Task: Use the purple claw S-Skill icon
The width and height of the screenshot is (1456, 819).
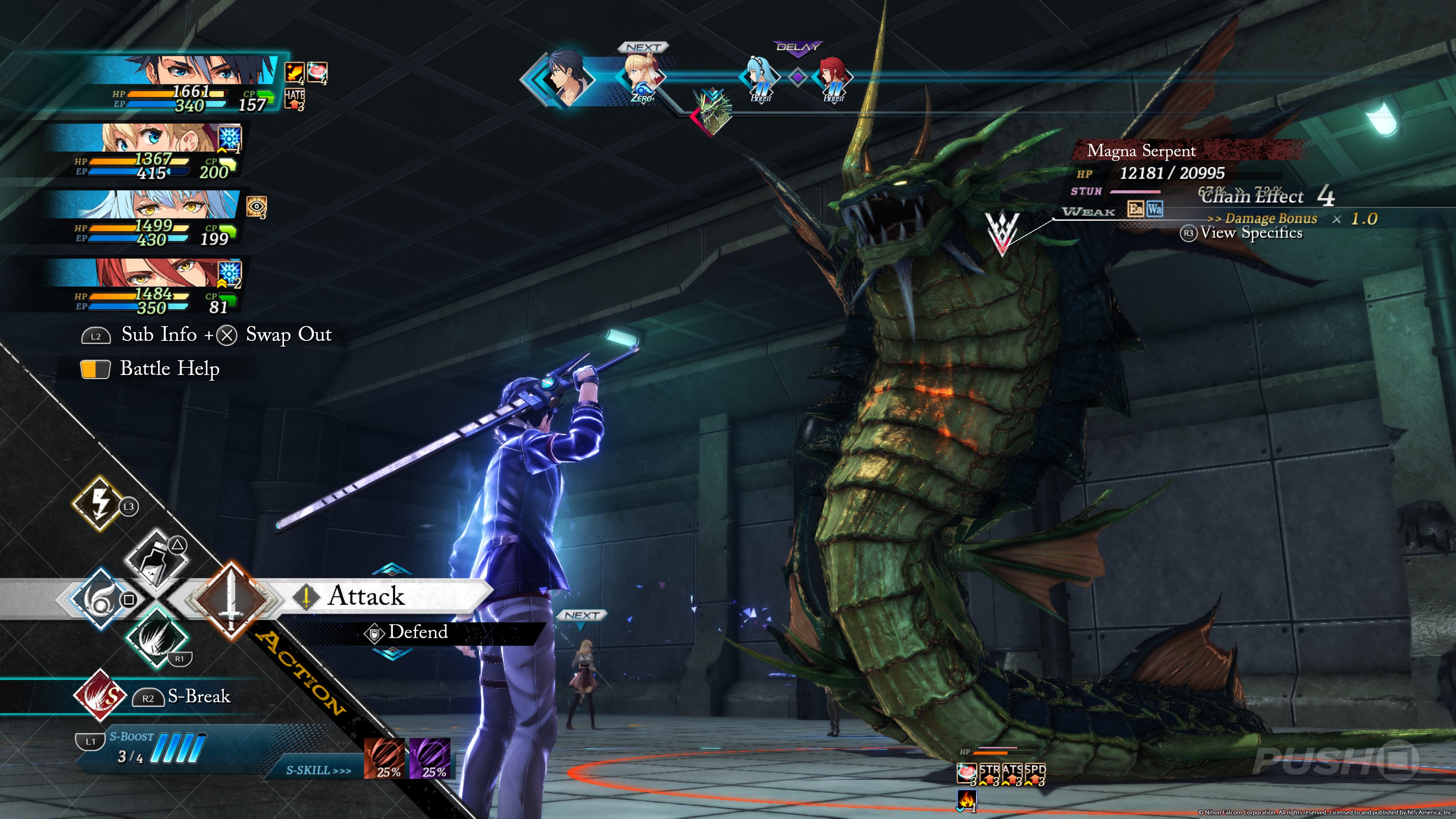Action: coord(430,758)
